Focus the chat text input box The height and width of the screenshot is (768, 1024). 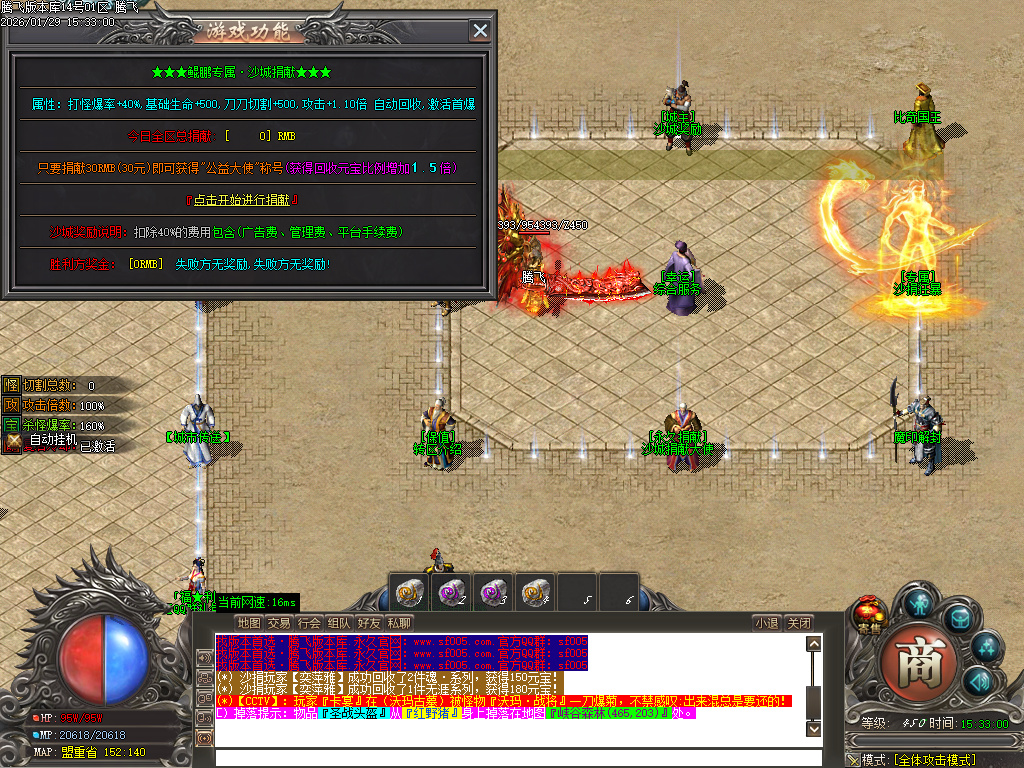pos(510,757)
